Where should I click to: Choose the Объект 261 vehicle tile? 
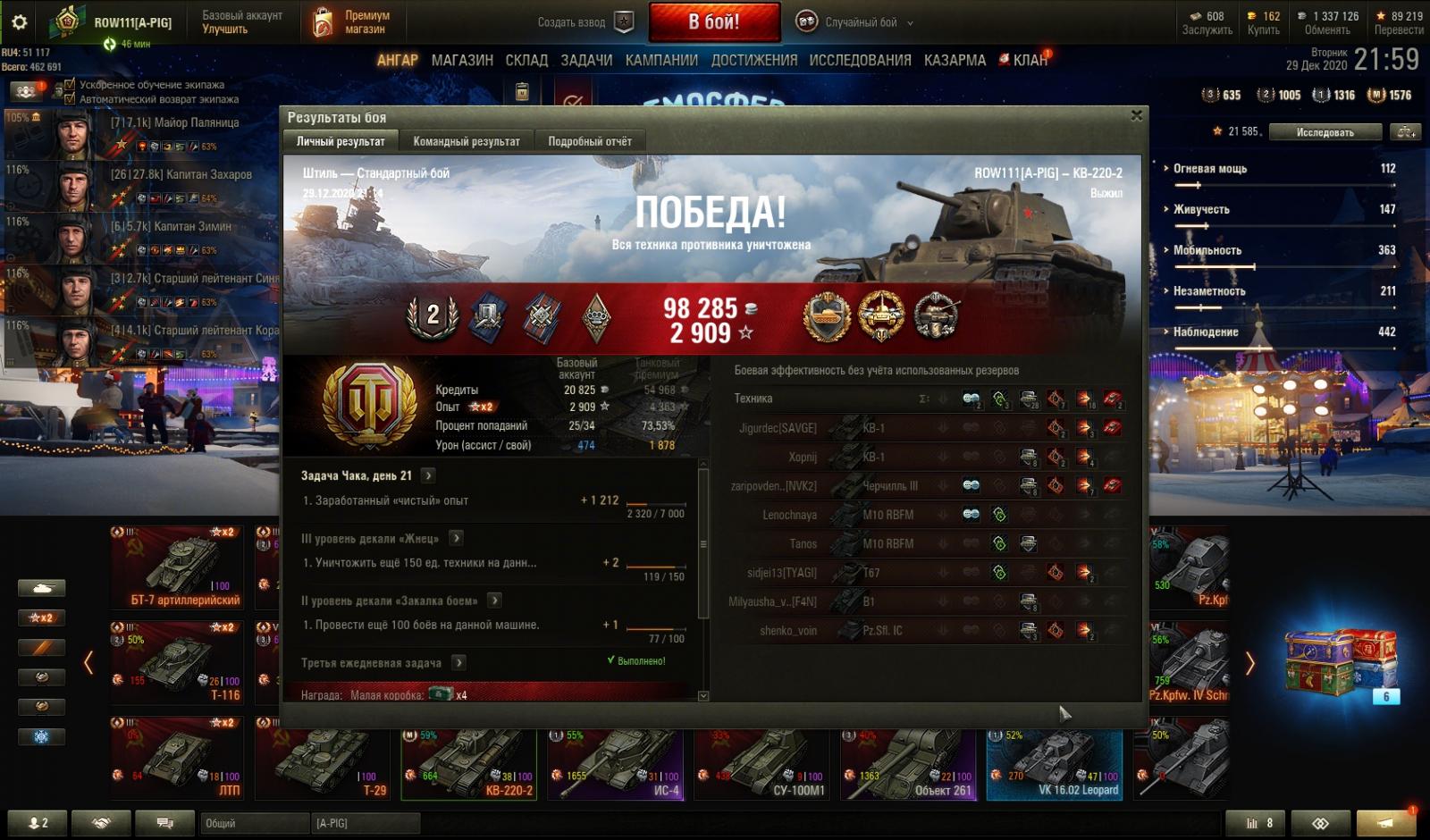click(x=907, y=764)
